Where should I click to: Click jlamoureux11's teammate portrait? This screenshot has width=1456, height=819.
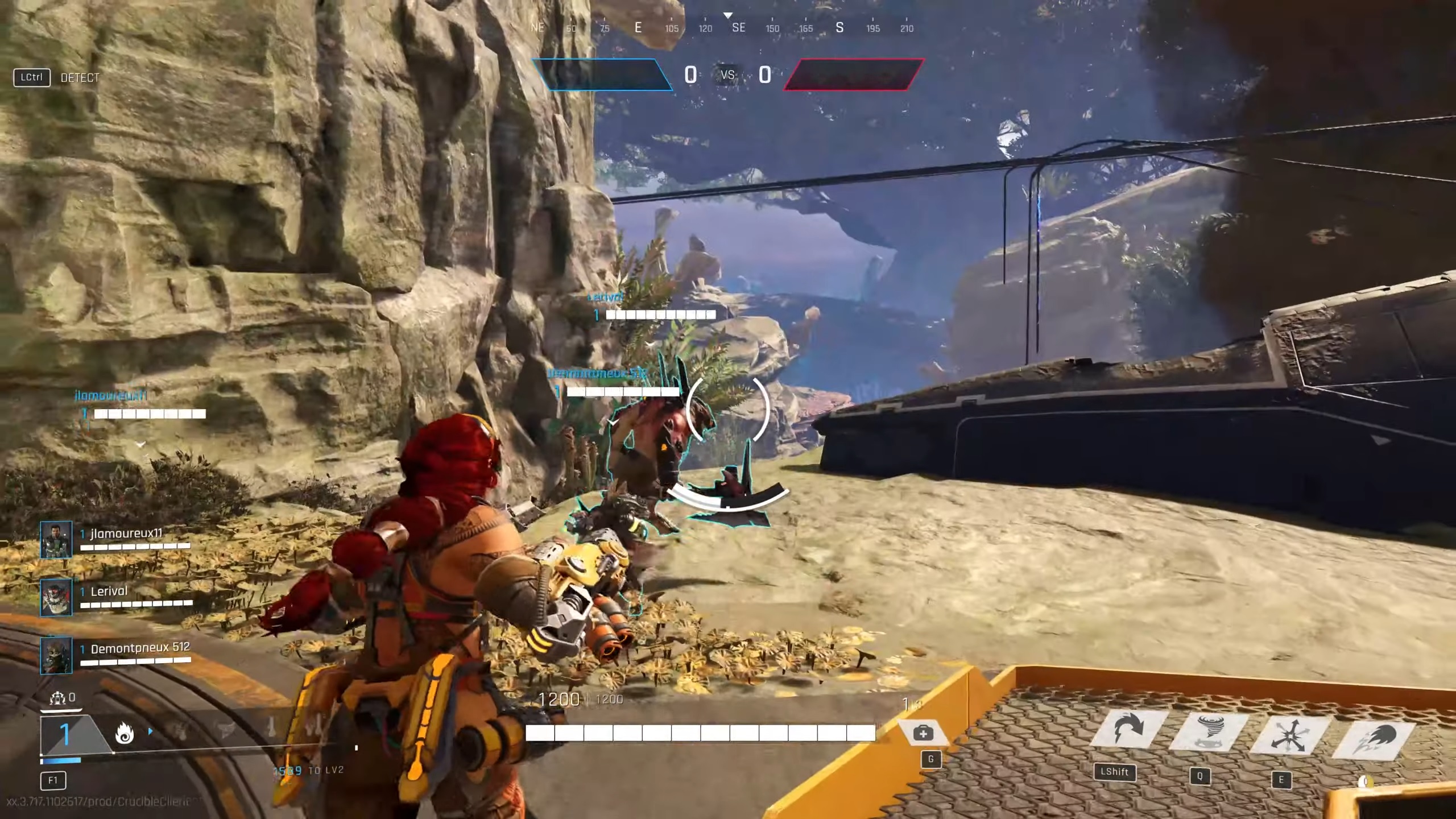(x=56, y=539)
